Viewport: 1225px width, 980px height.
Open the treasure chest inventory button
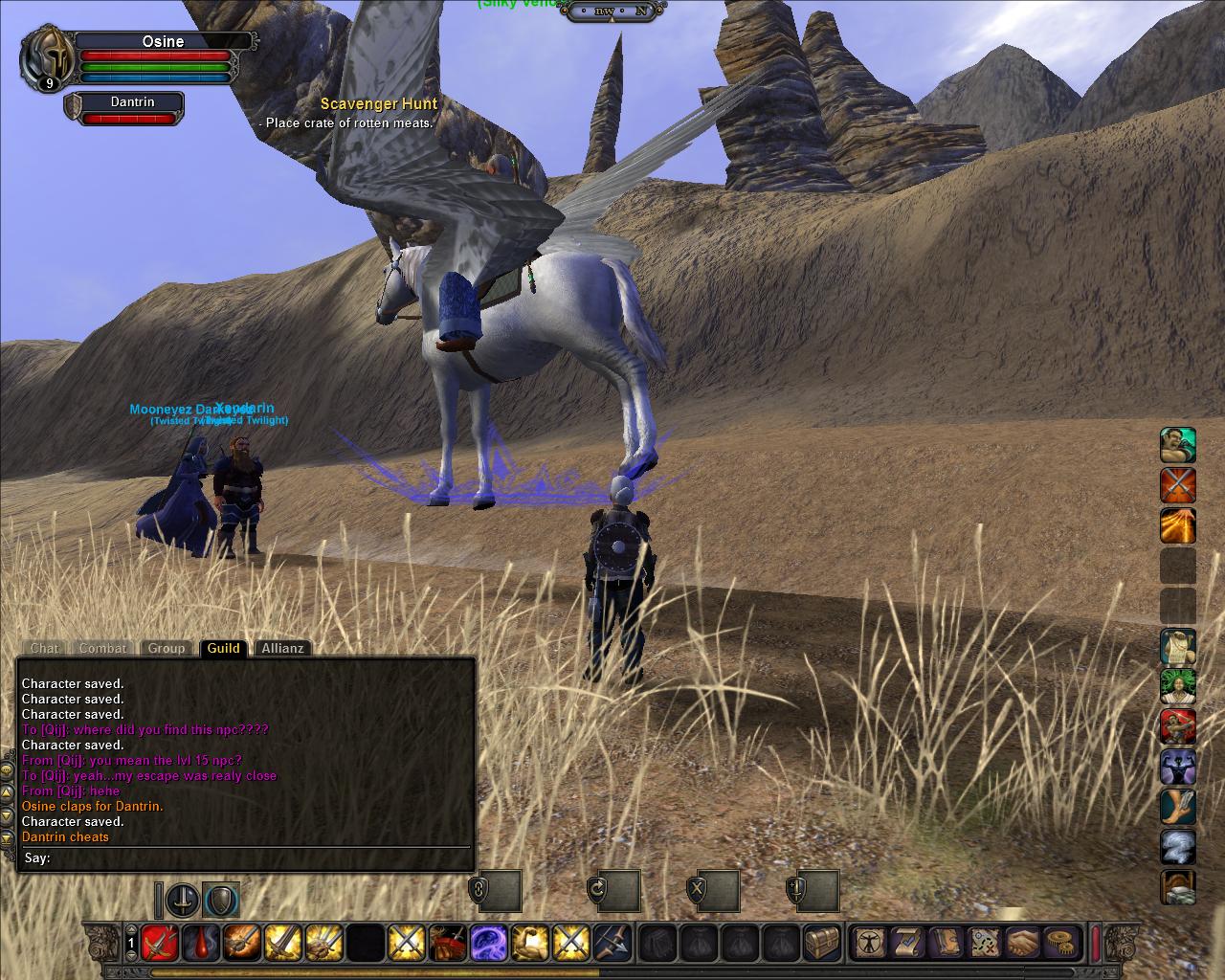[821, 943]
